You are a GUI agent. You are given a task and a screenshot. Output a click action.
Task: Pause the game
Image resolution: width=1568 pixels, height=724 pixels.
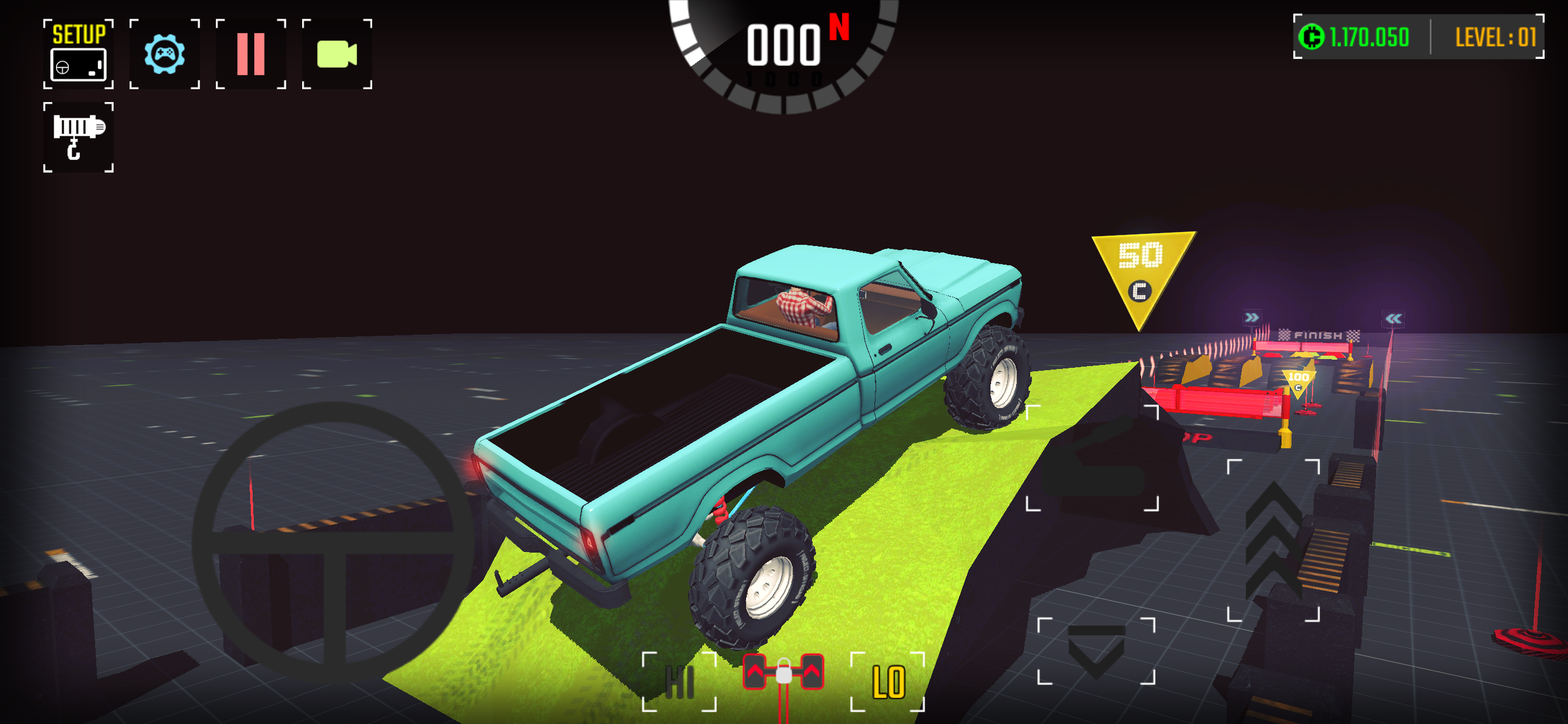click(x=251, y=54)
